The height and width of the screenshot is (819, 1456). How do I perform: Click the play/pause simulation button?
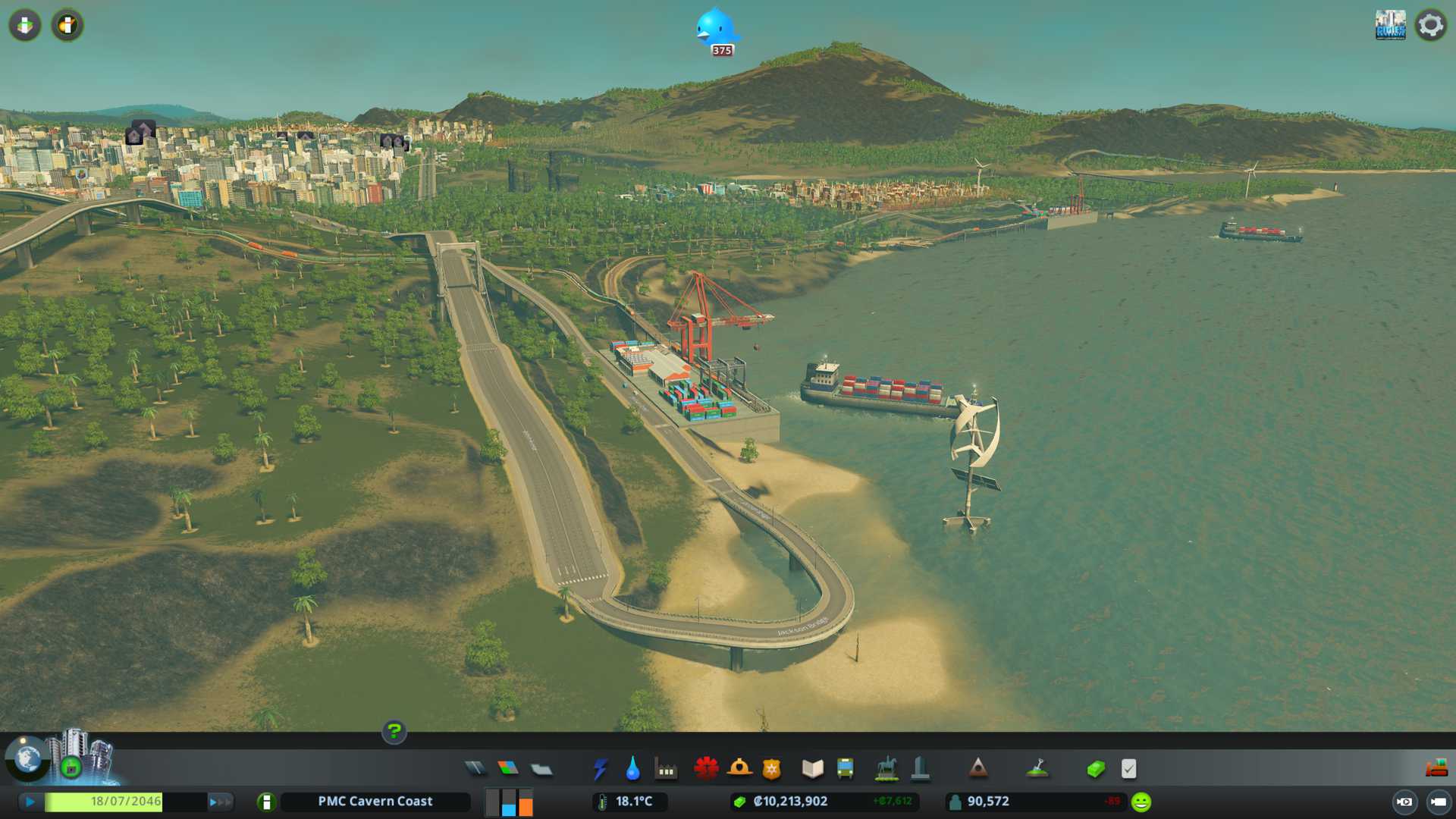30,802
